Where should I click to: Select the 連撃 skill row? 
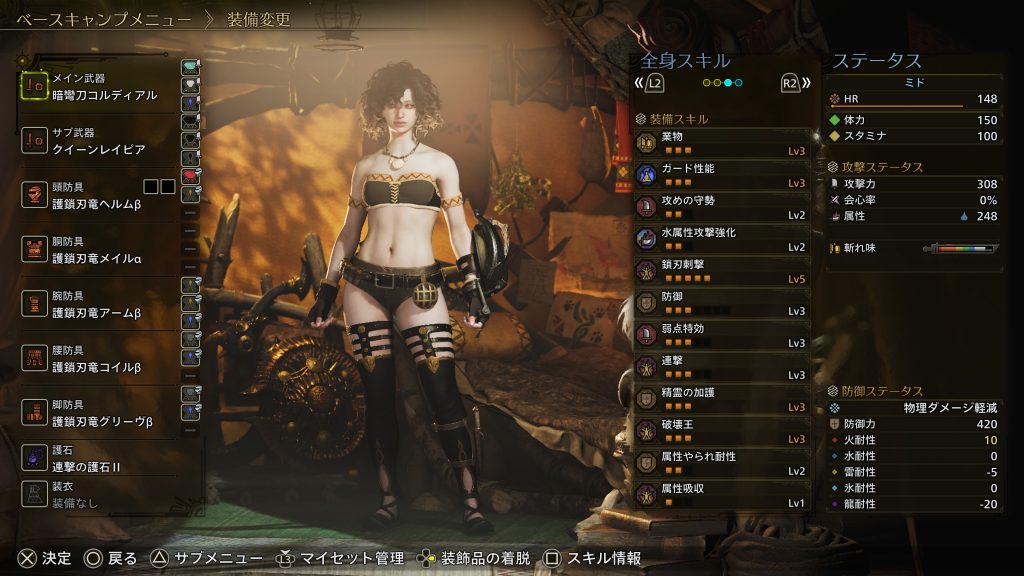click(724, 366)
